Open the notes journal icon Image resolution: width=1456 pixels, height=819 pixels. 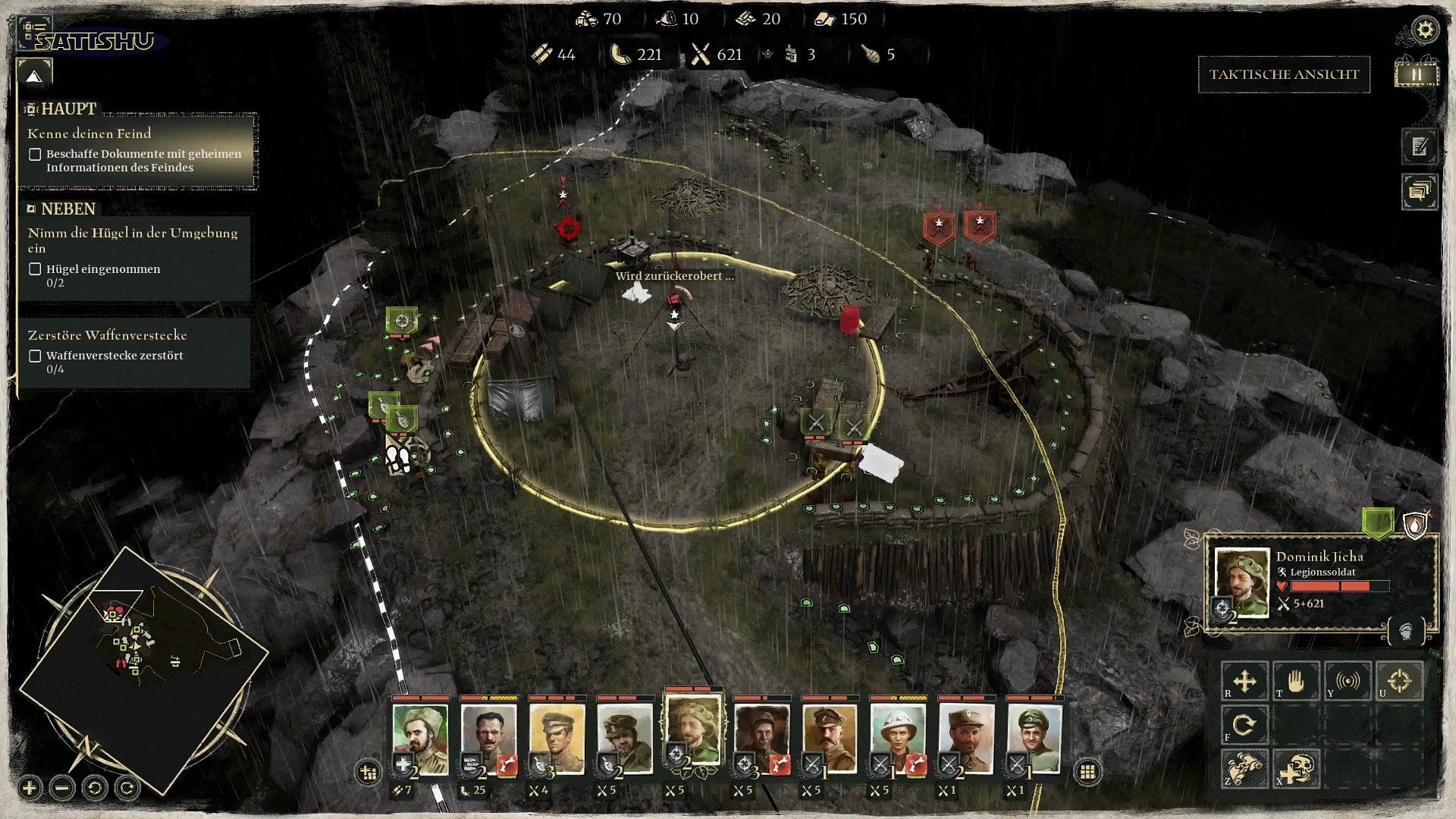point(1419,146)
